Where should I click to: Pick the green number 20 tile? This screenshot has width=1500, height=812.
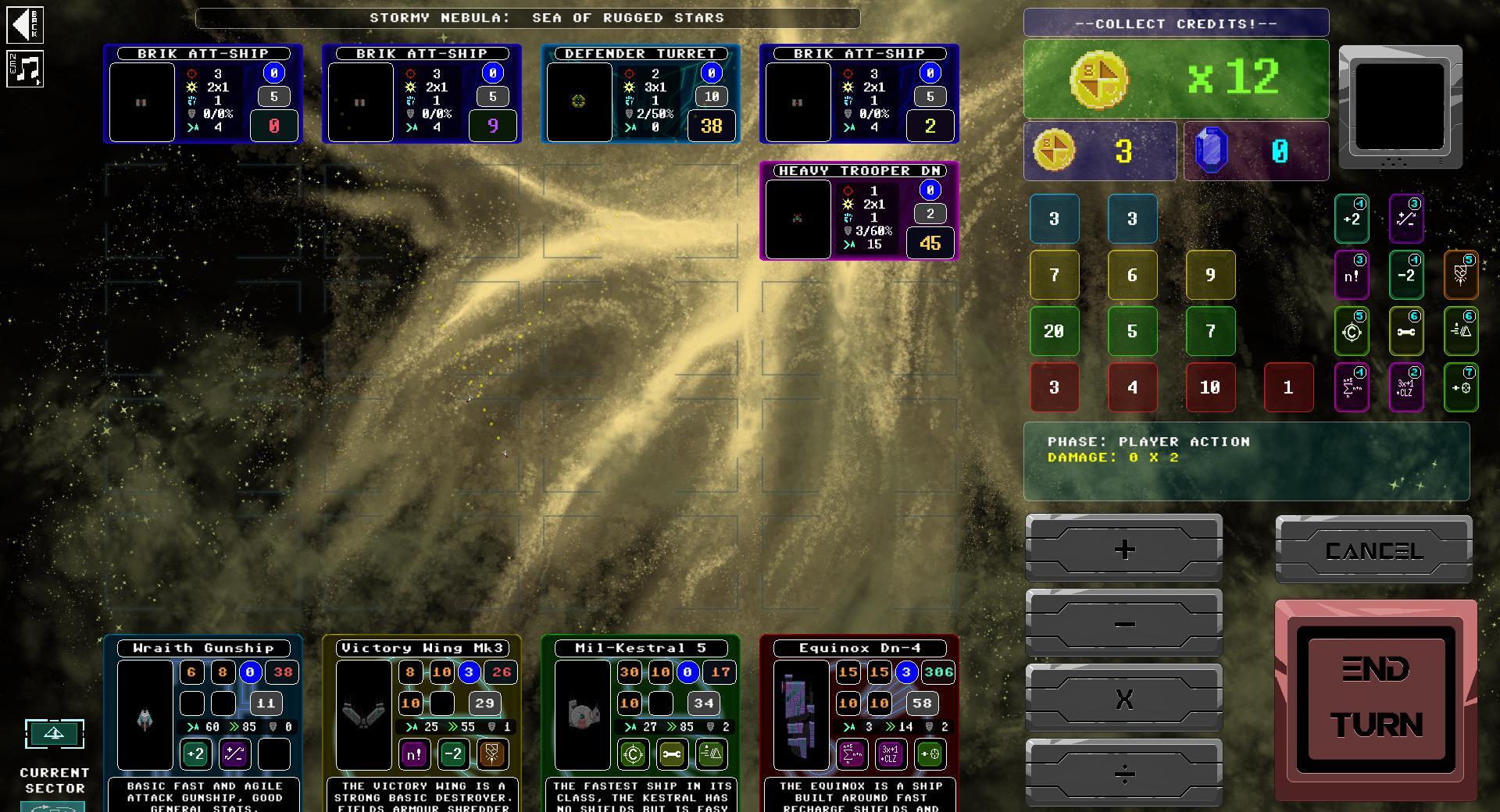1054,331
